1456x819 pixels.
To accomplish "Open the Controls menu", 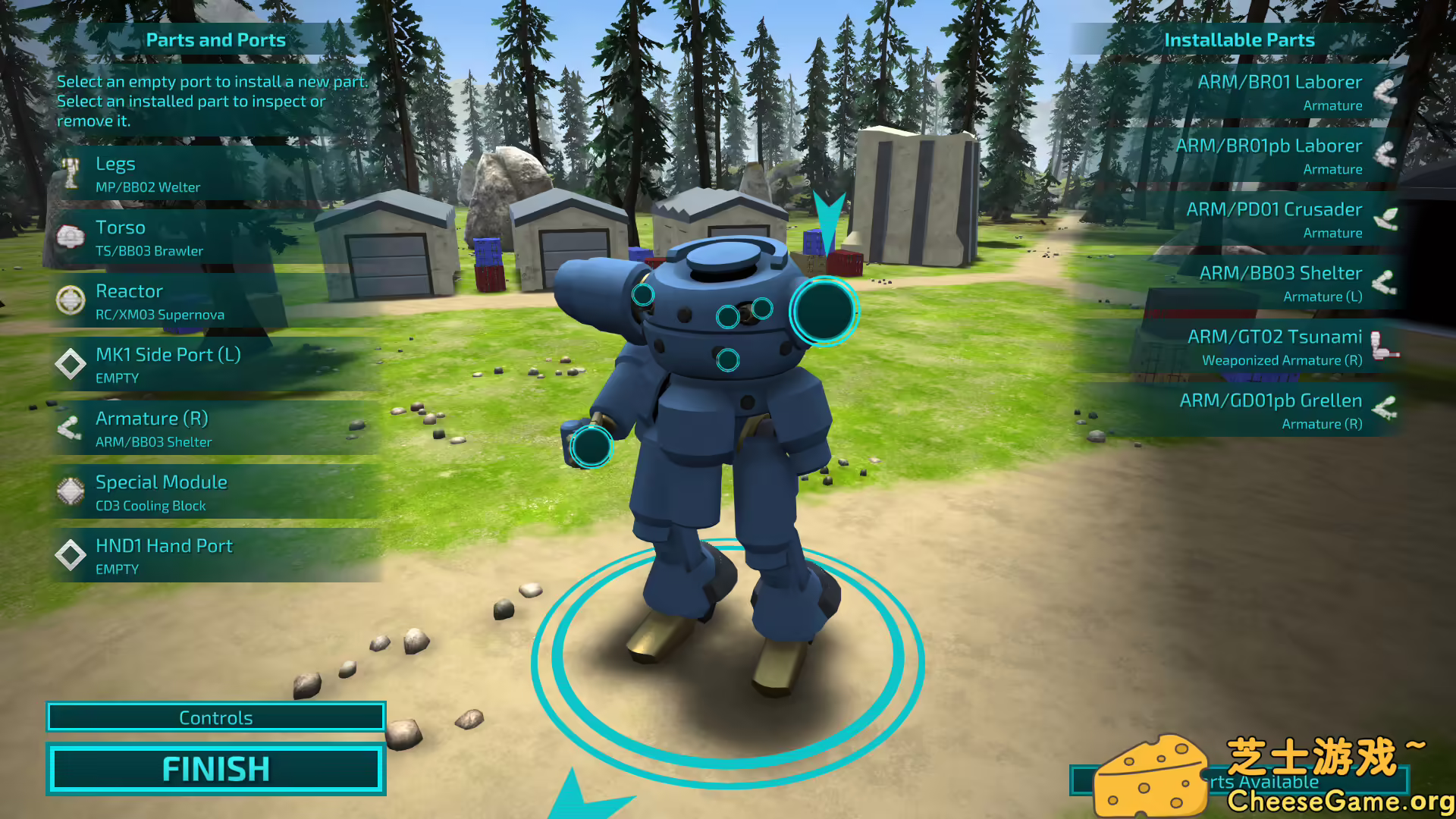I will [215, 717].
